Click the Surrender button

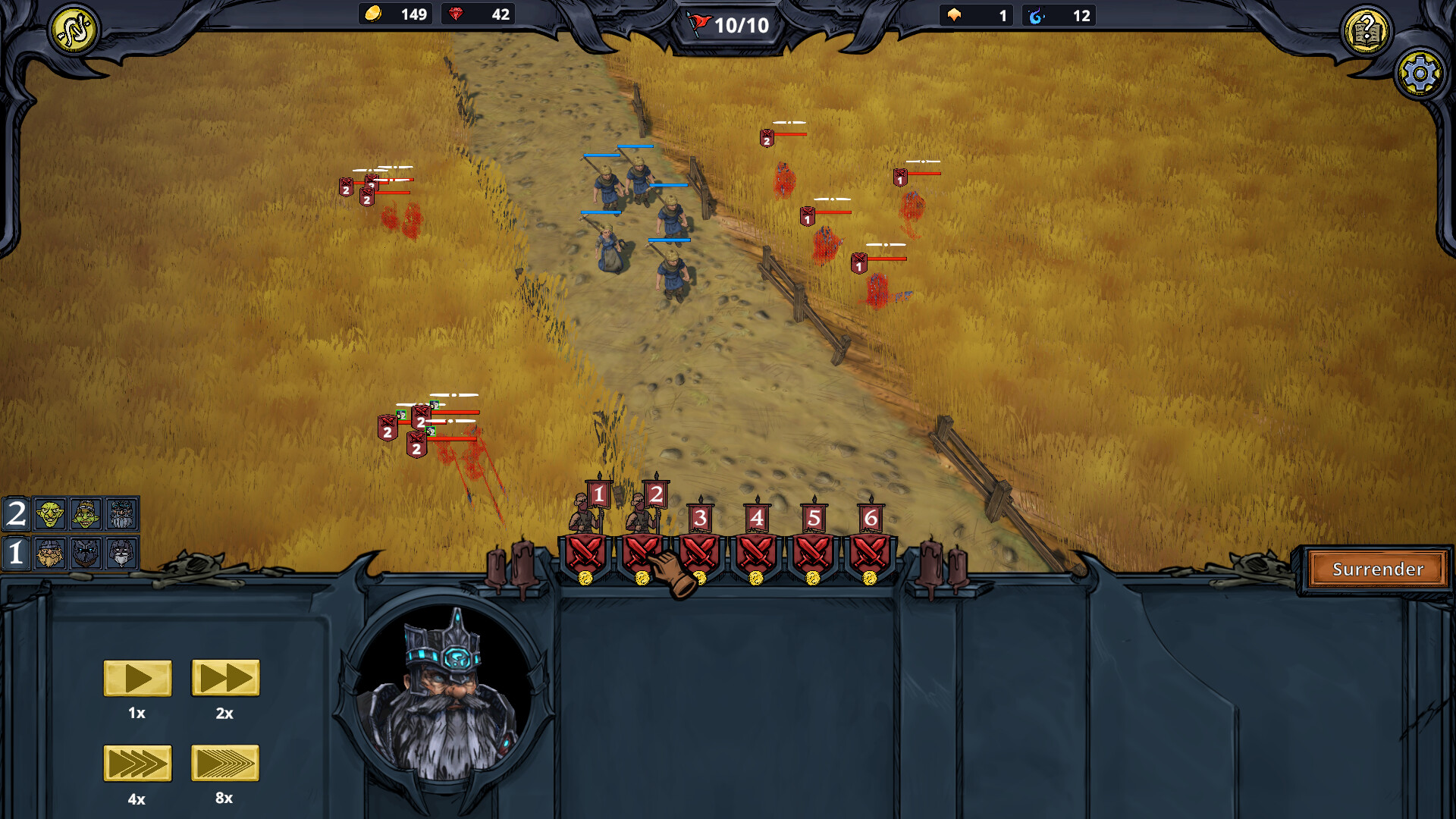point(1377,570)
